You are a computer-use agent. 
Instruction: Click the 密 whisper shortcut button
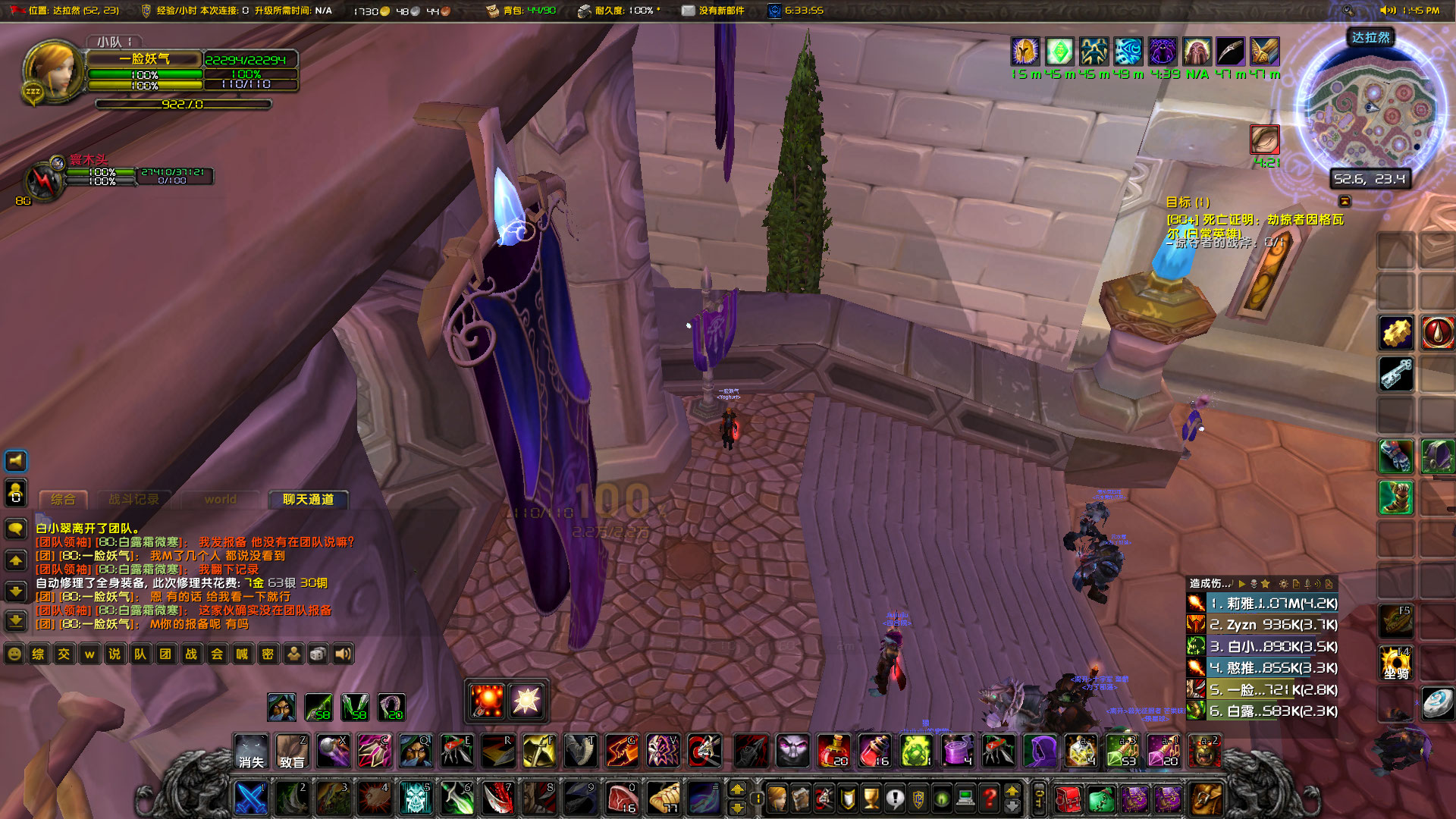pyautogui.click(x=268, y=654)
